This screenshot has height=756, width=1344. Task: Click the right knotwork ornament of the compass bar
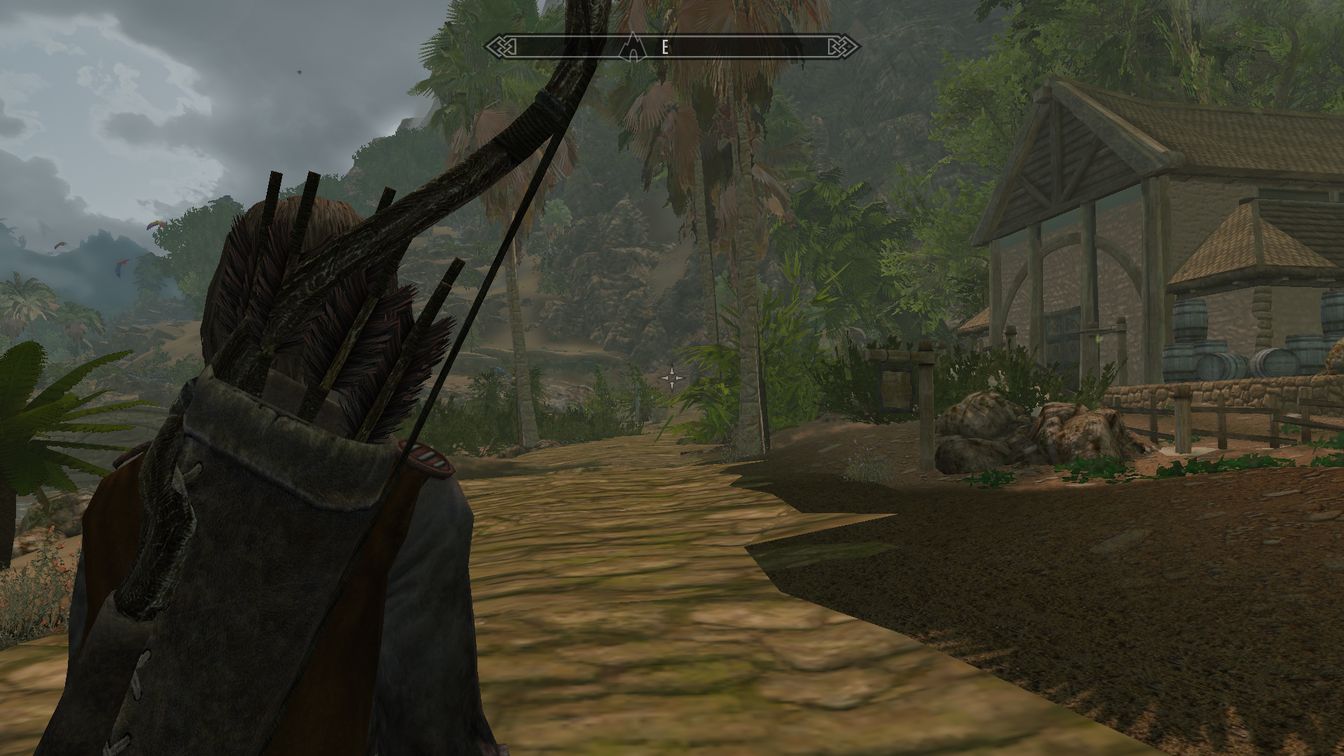[x=841, y=45]
